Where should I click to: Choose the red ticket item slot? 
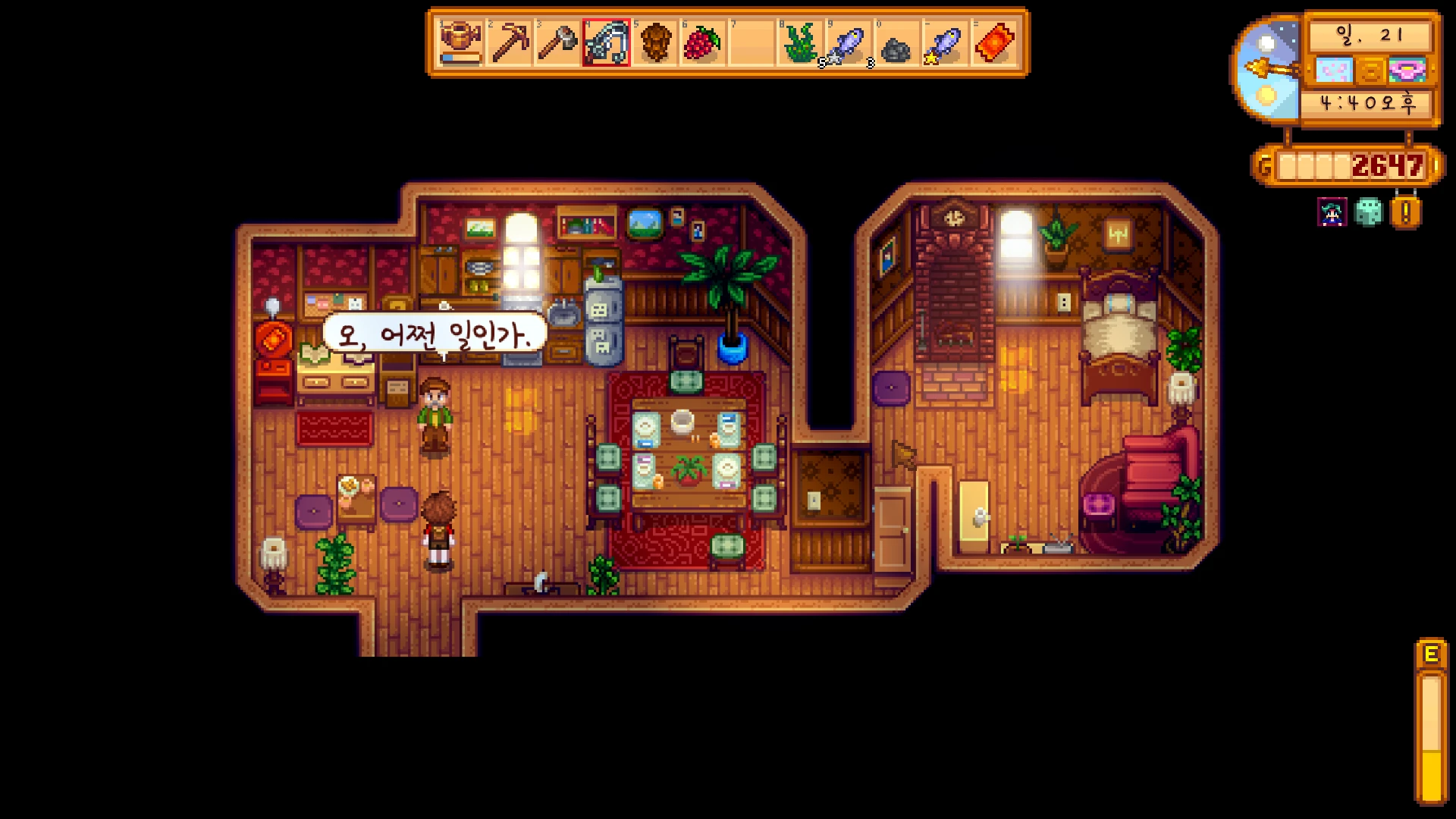[x=994, y=43]
